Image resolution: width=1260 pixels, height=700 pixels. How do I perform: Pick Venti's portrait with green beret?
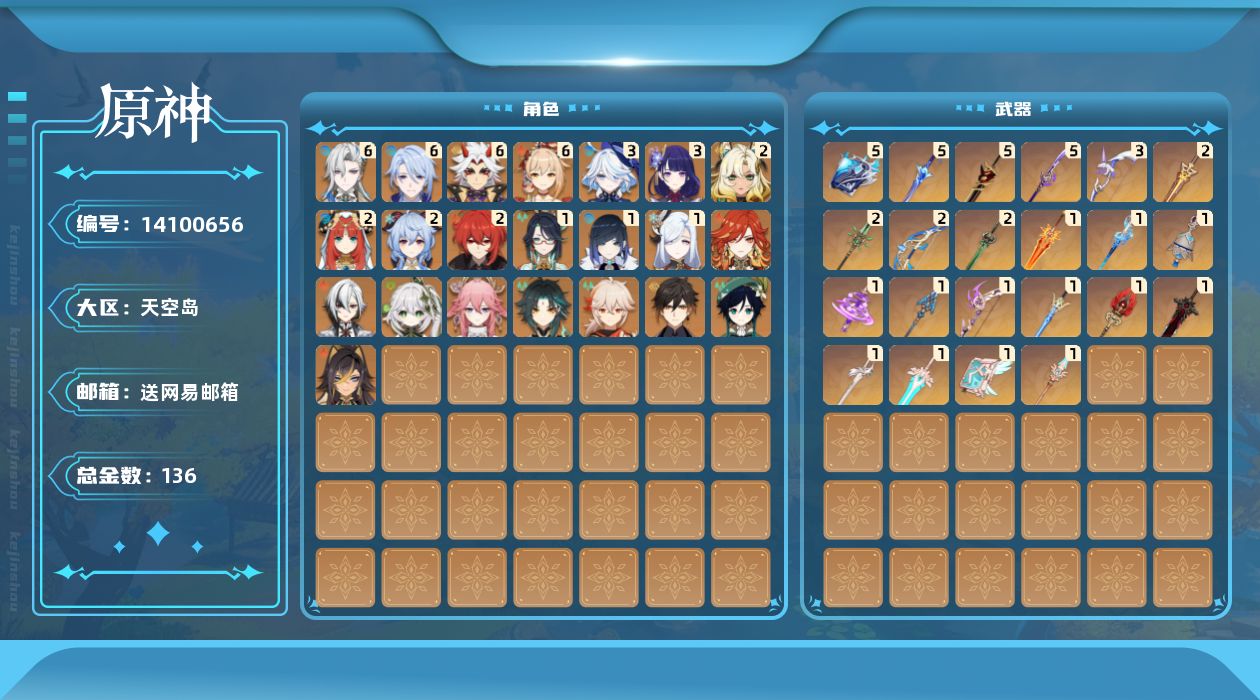[x=742, y=307]
